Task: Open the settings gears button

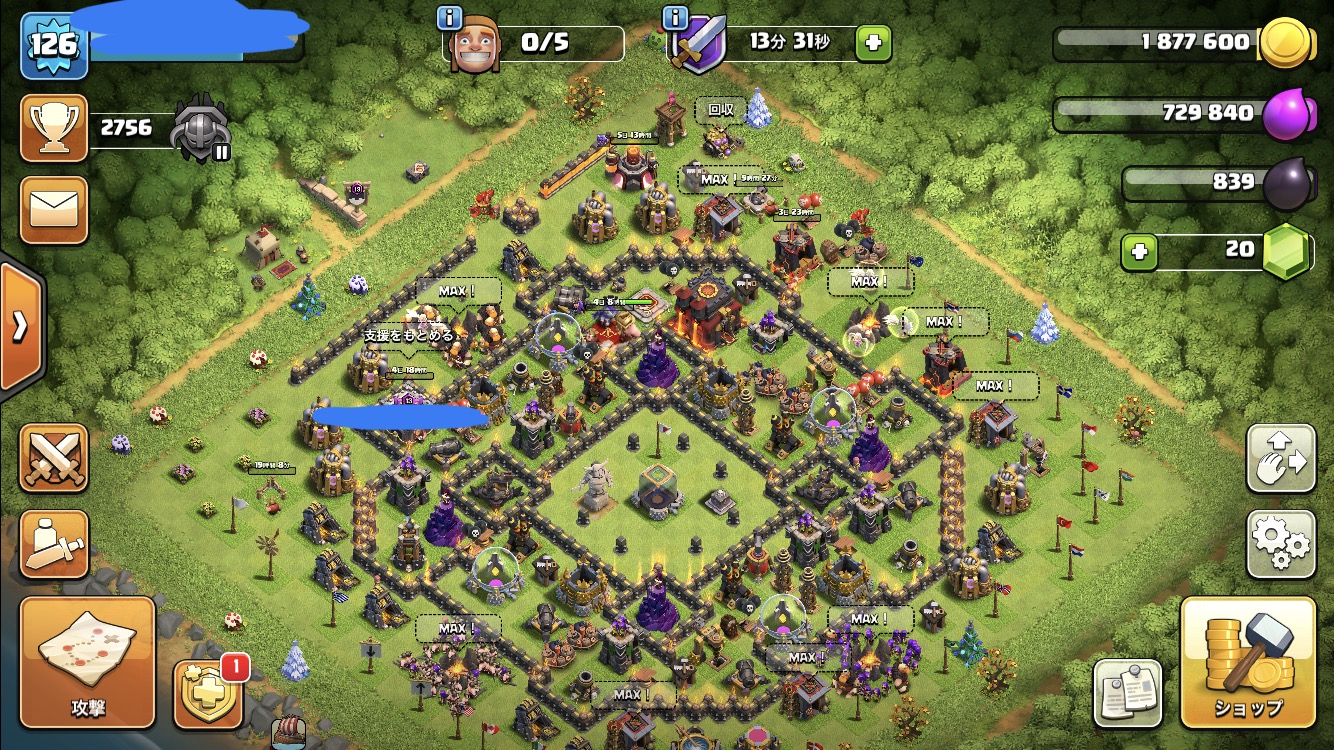Action: (x=1280, y=544)
